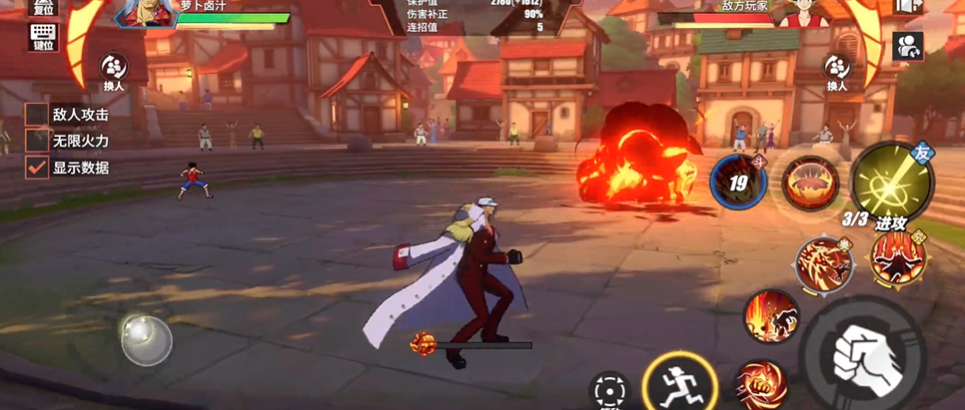Use the skill on cooldown showing 19
Screen dimensions: 965x410
tap(738, 183)
